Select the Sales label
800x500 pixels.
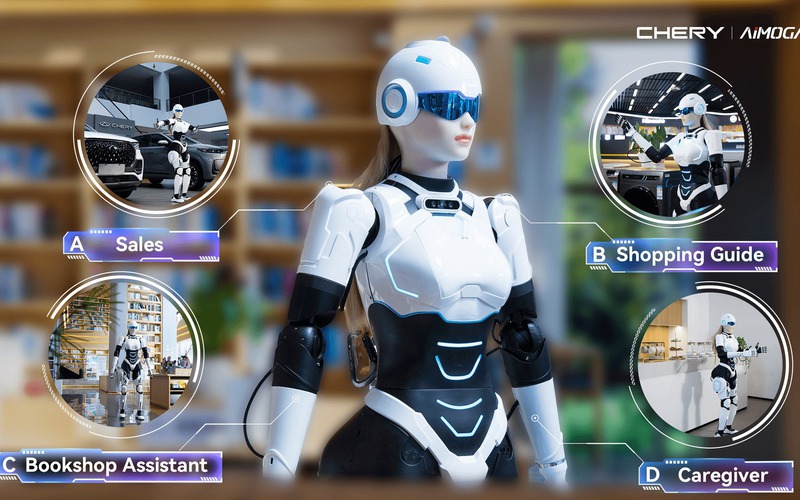click(x=140, y=244)
